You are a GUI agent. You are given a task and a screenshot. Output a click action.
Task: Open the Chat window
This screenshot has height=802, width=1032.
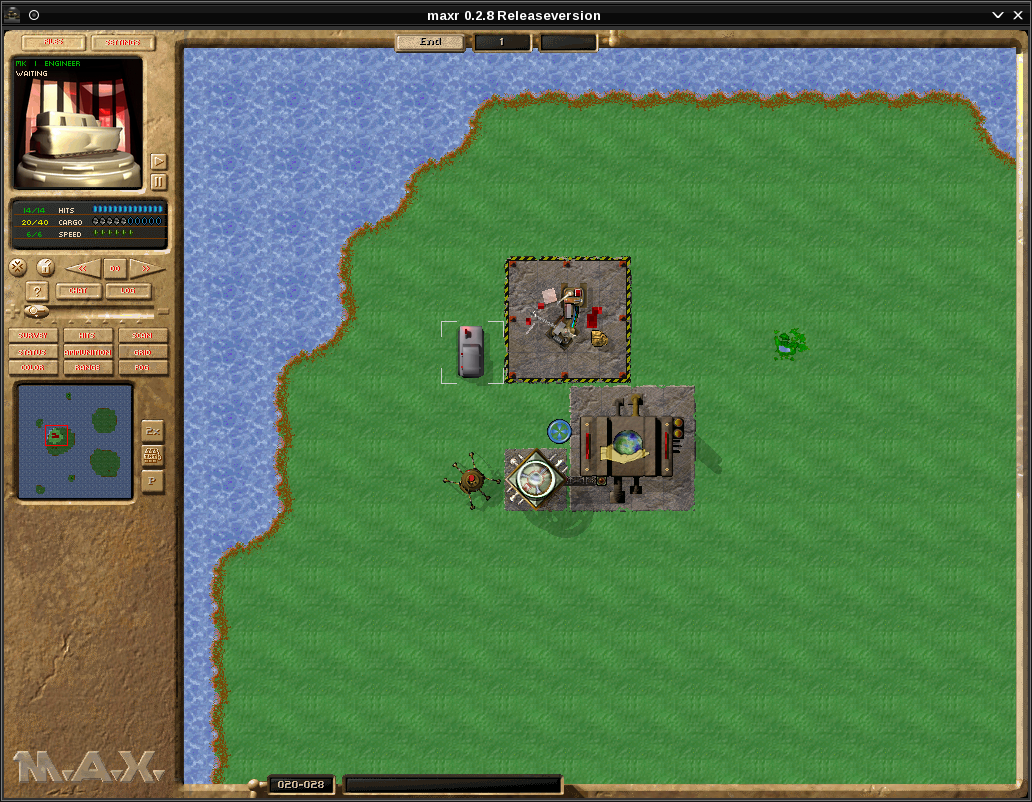(78, 291)
